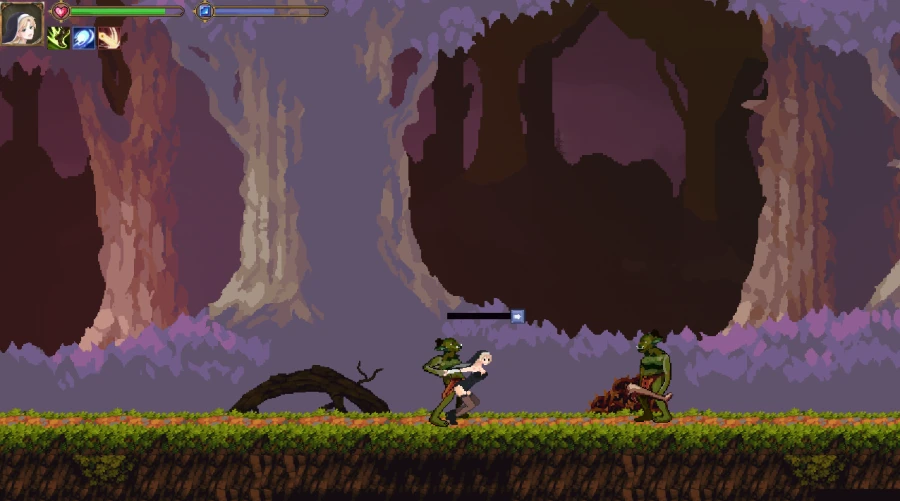The image size is (900, 501).
Task: Activate the green slash skill icon
Action: point(58,38)
